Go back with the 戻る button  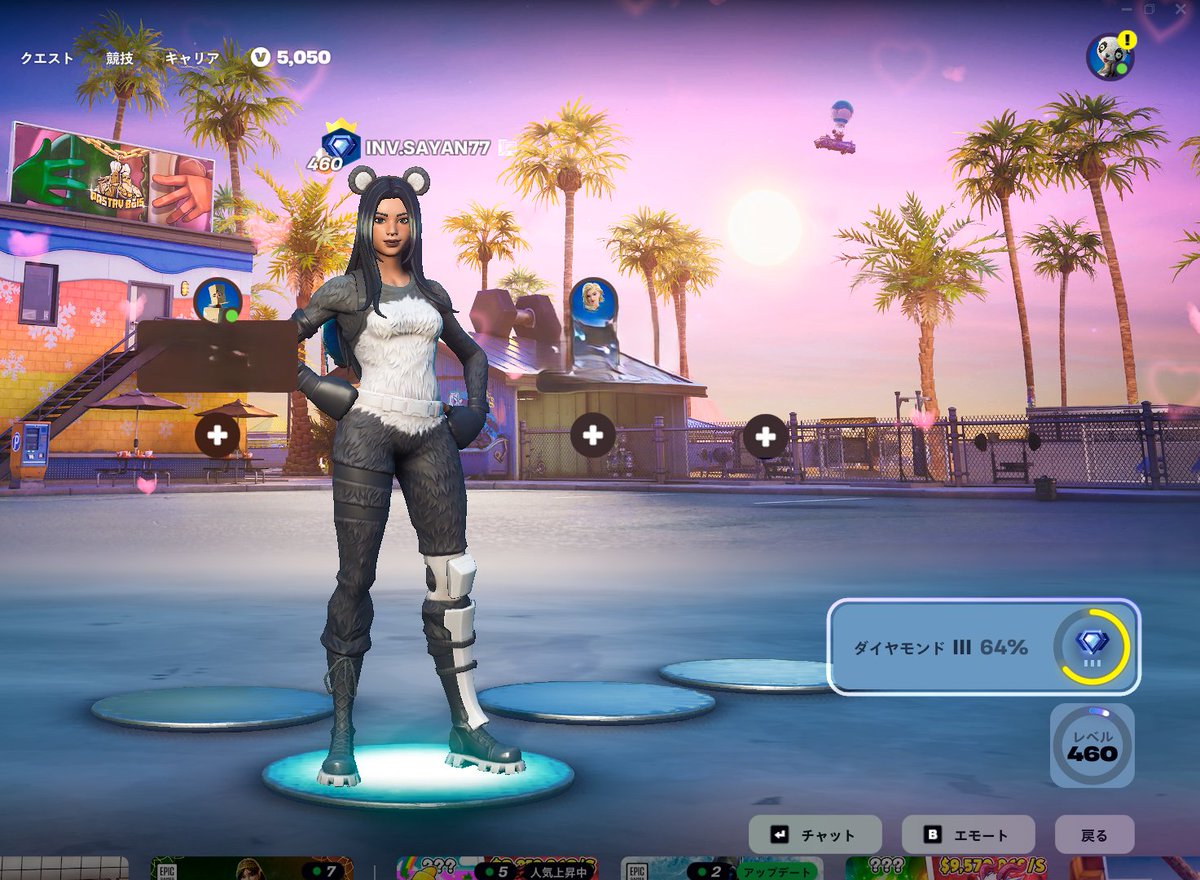pos(1095,835)
